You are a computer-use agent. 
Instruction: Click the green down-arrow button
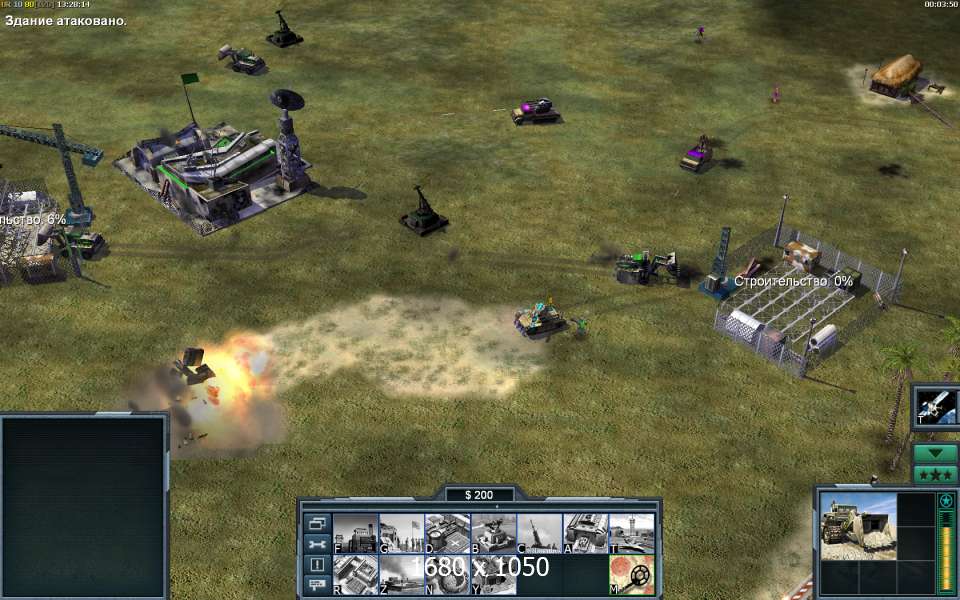tap(936, 453)
